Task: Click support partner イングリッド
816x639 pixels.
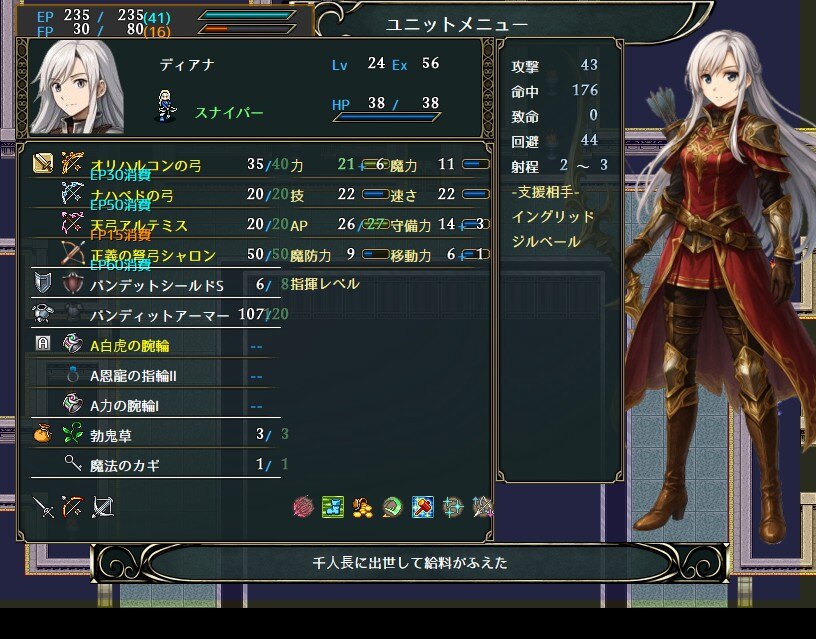Action: click(552, 216)
